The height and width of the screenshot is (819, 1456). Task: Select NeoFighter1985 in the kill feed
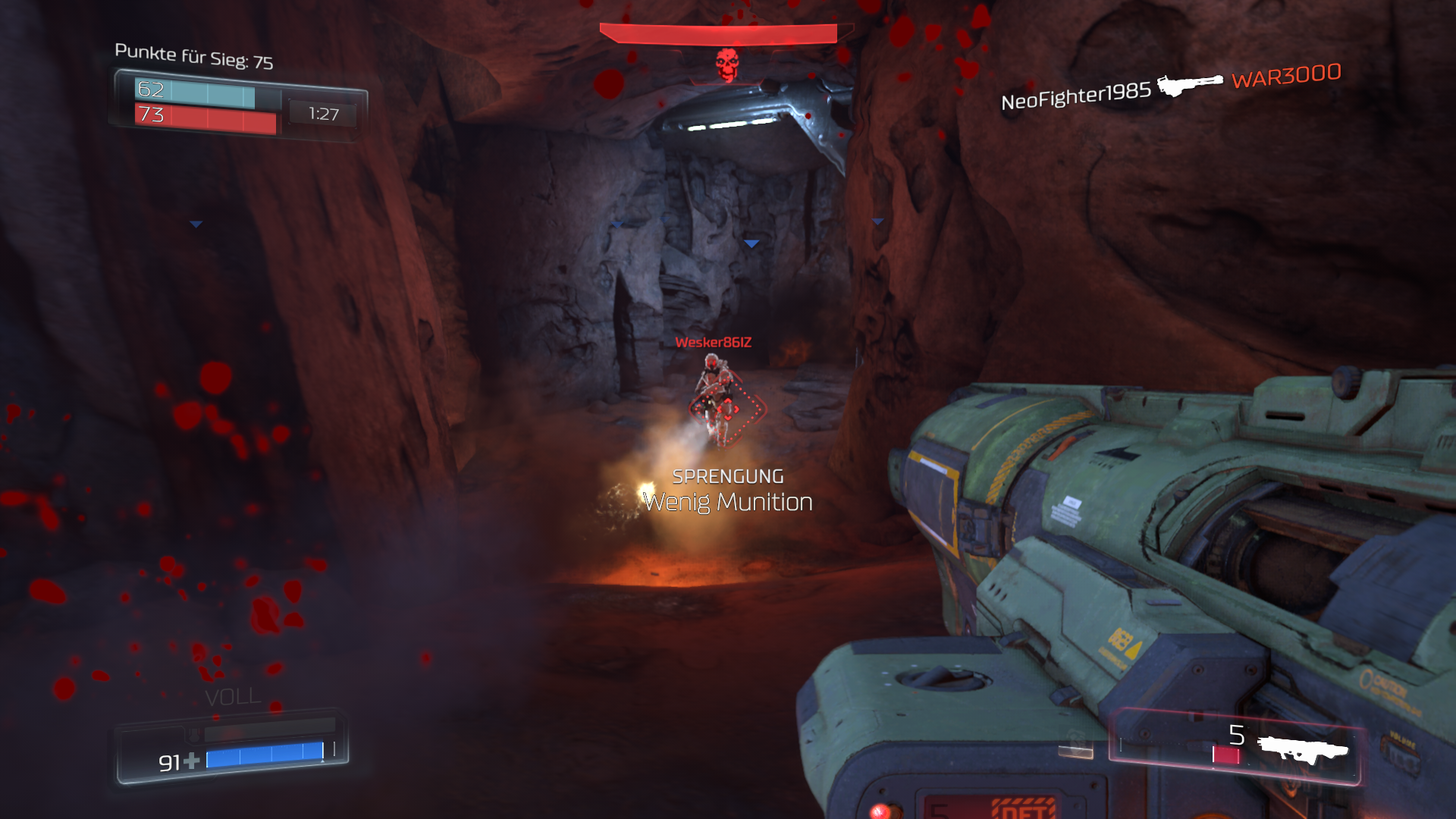[1075, 96]
